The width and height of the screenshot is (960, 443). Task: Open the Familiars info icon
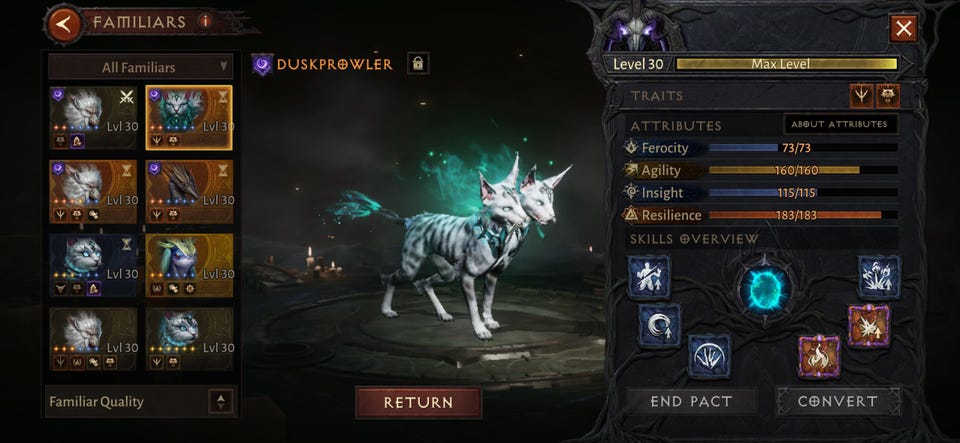tap(206, 21)
